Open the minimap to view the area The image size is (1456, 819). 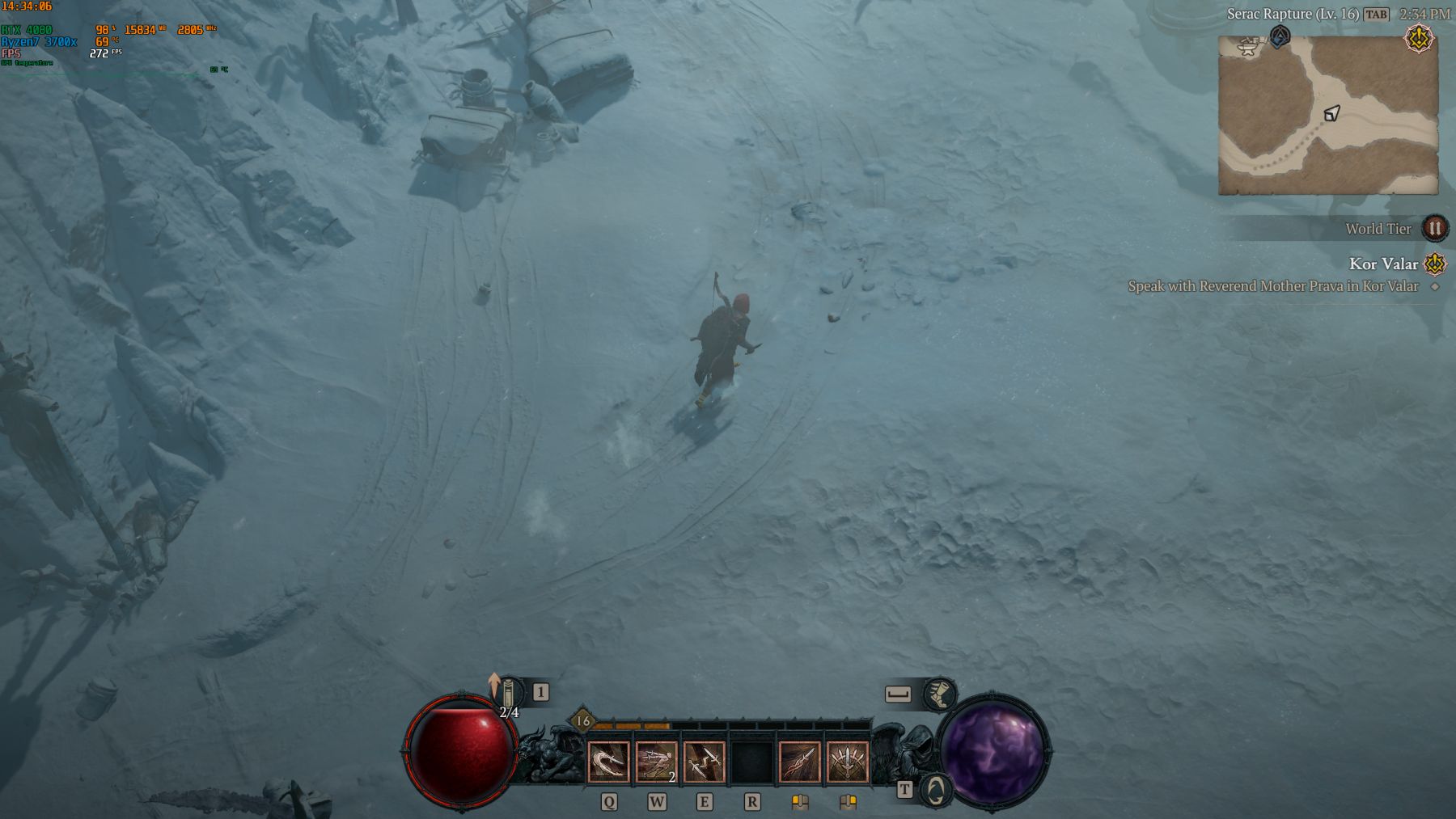[1327, 115]
